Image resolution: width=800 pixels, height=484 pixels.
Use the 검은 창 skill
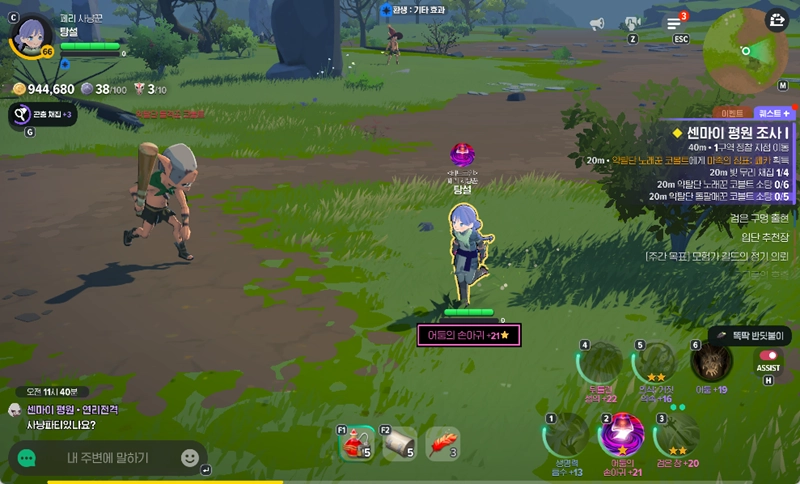[676, 435]
